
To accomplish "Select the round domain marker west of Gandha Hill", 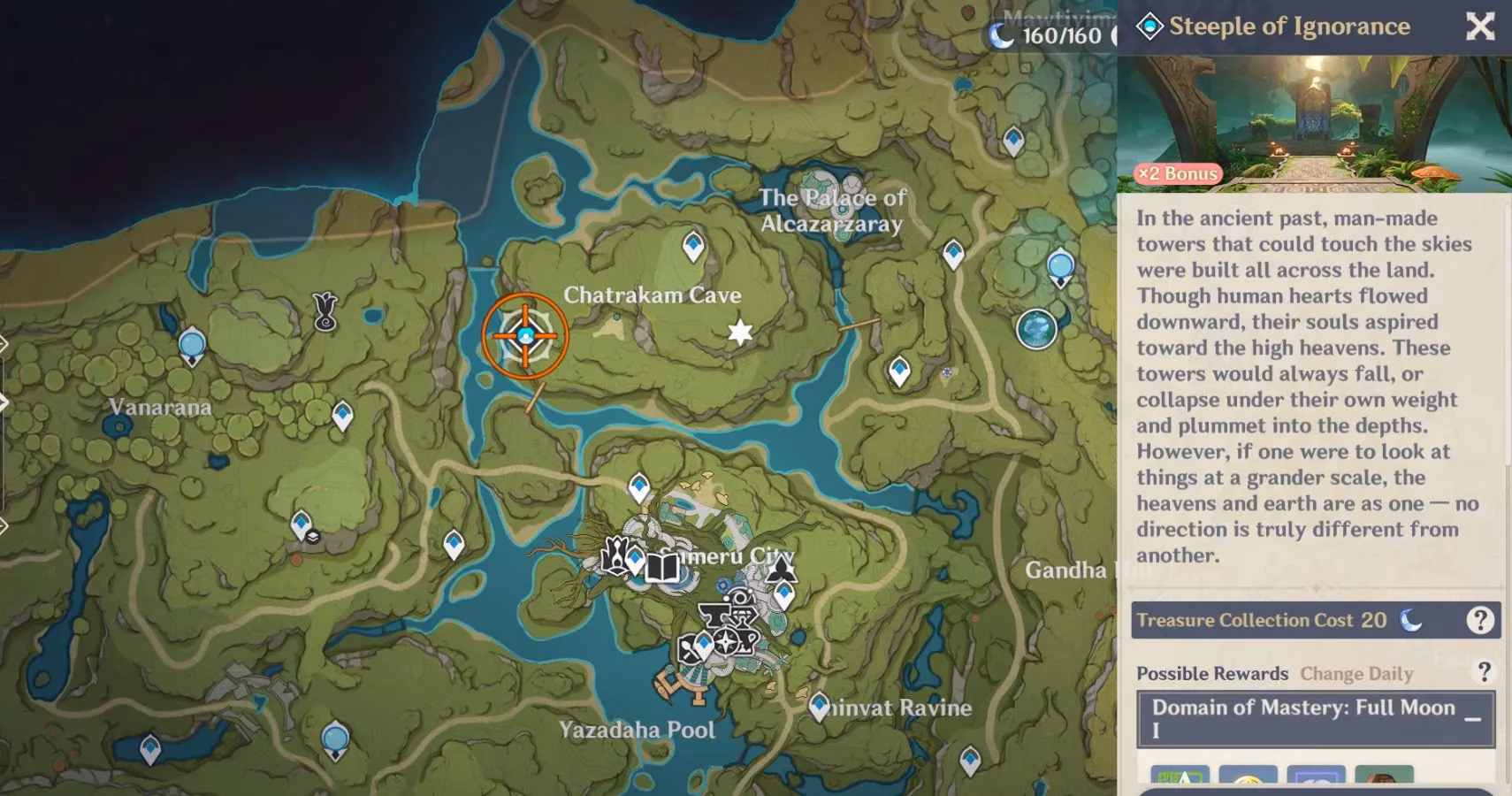I will [1036, 329].
